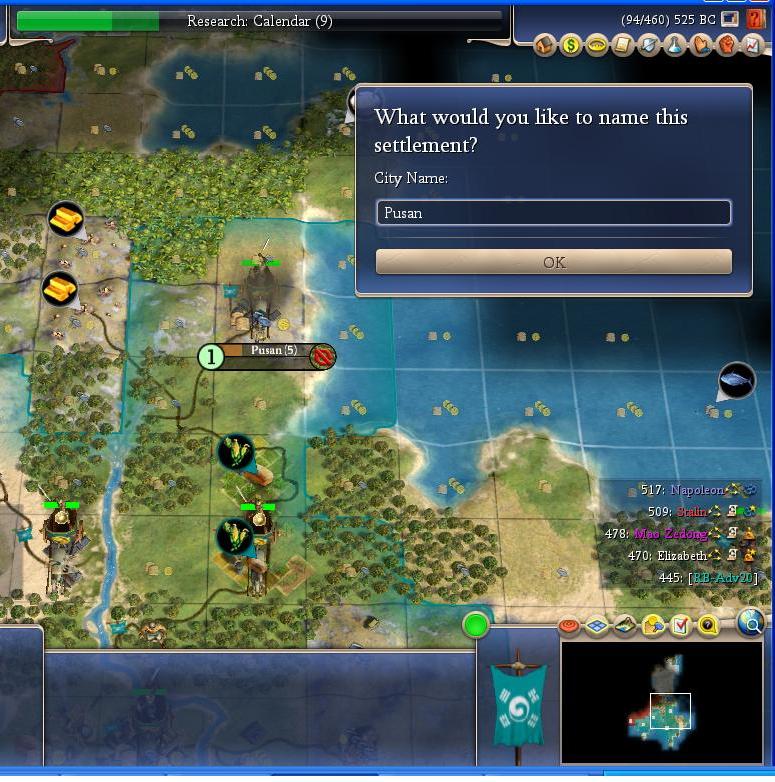Toggle the grid tile overlay button

[x=597, y=626]
